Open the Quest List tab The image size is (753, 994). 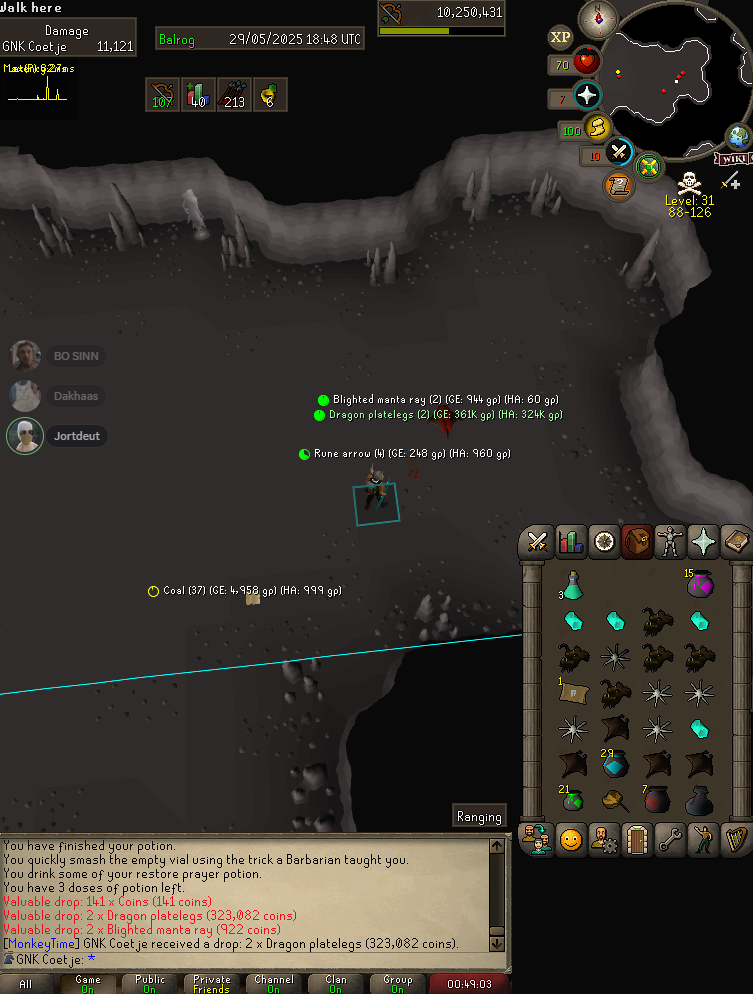point(604,542)
